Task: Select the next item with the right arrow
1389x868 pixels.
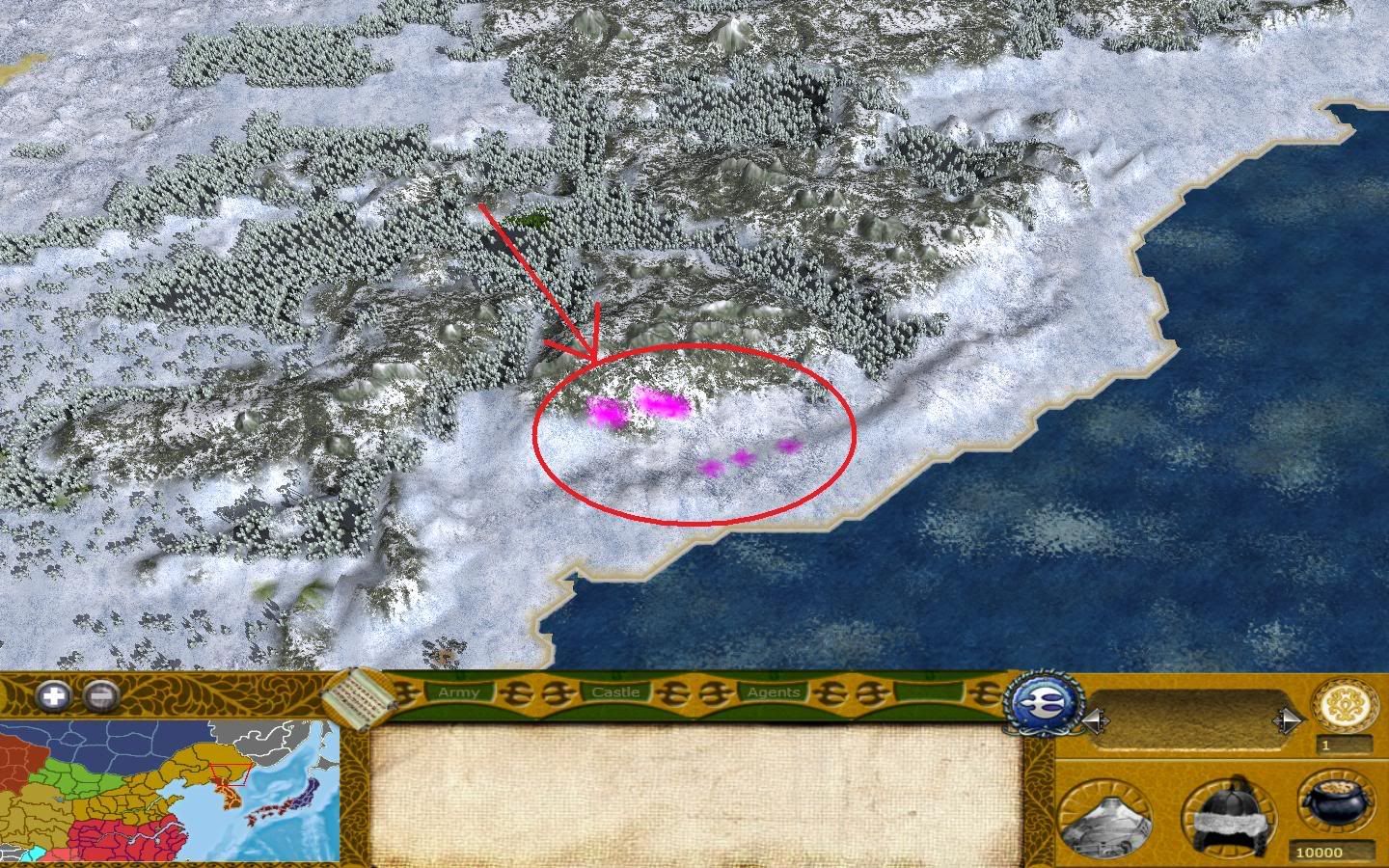Action: pyautogui.click(x=1288, y=720)
